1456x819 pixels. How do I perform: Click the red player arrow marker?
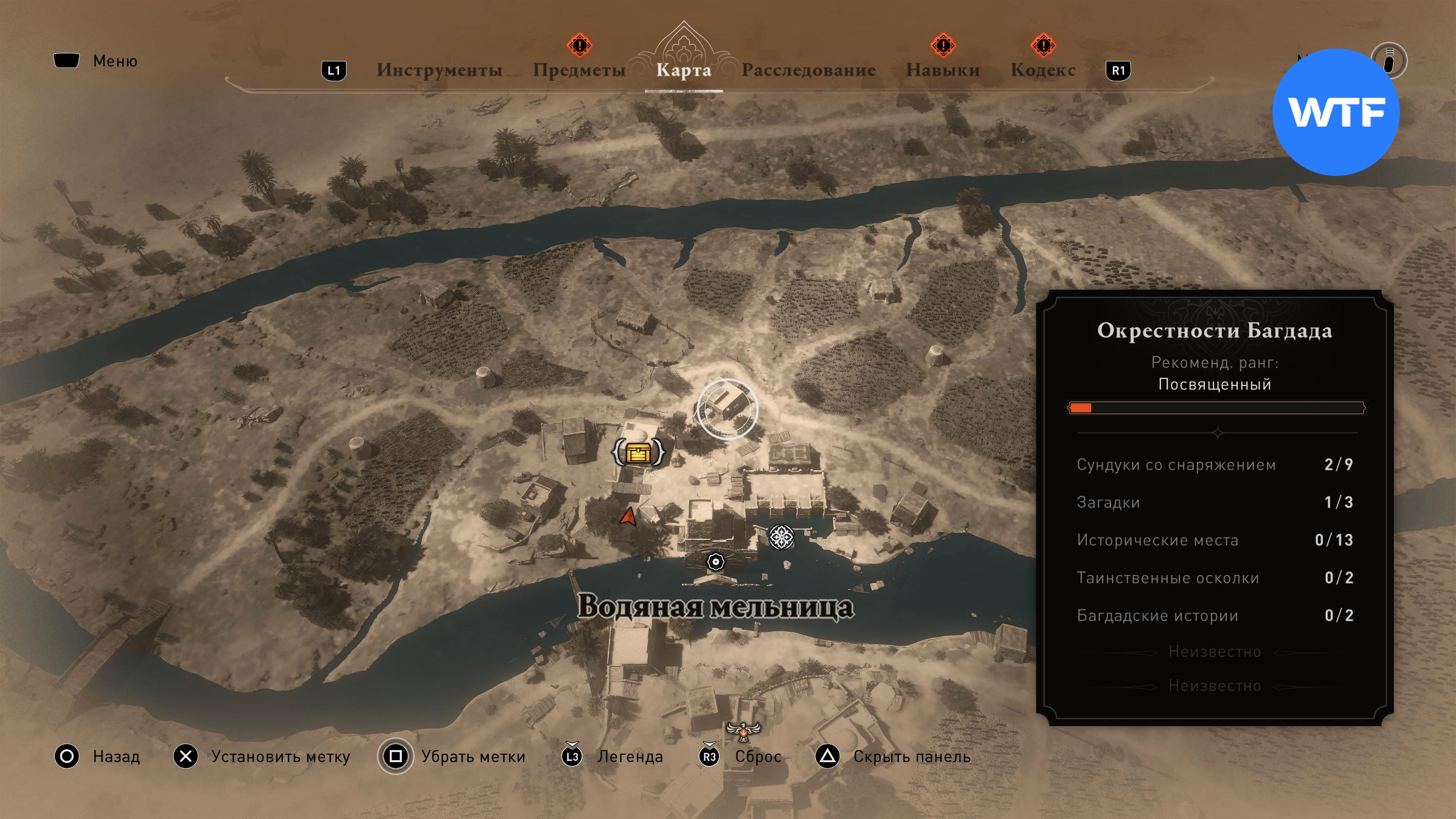coord(628,516)
